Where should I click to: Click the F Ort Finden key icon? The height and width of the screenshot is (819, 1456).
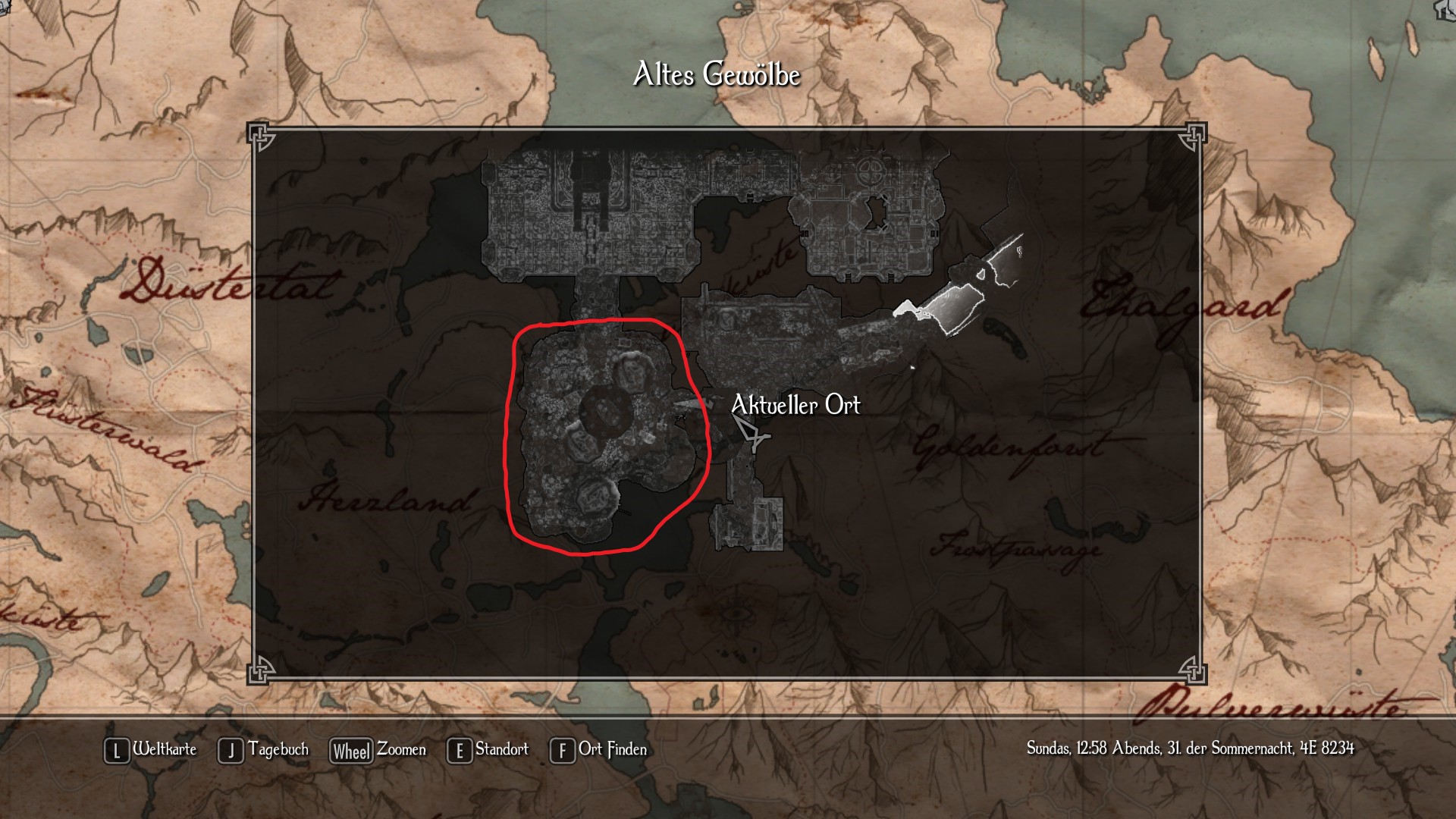coord(562,750)
